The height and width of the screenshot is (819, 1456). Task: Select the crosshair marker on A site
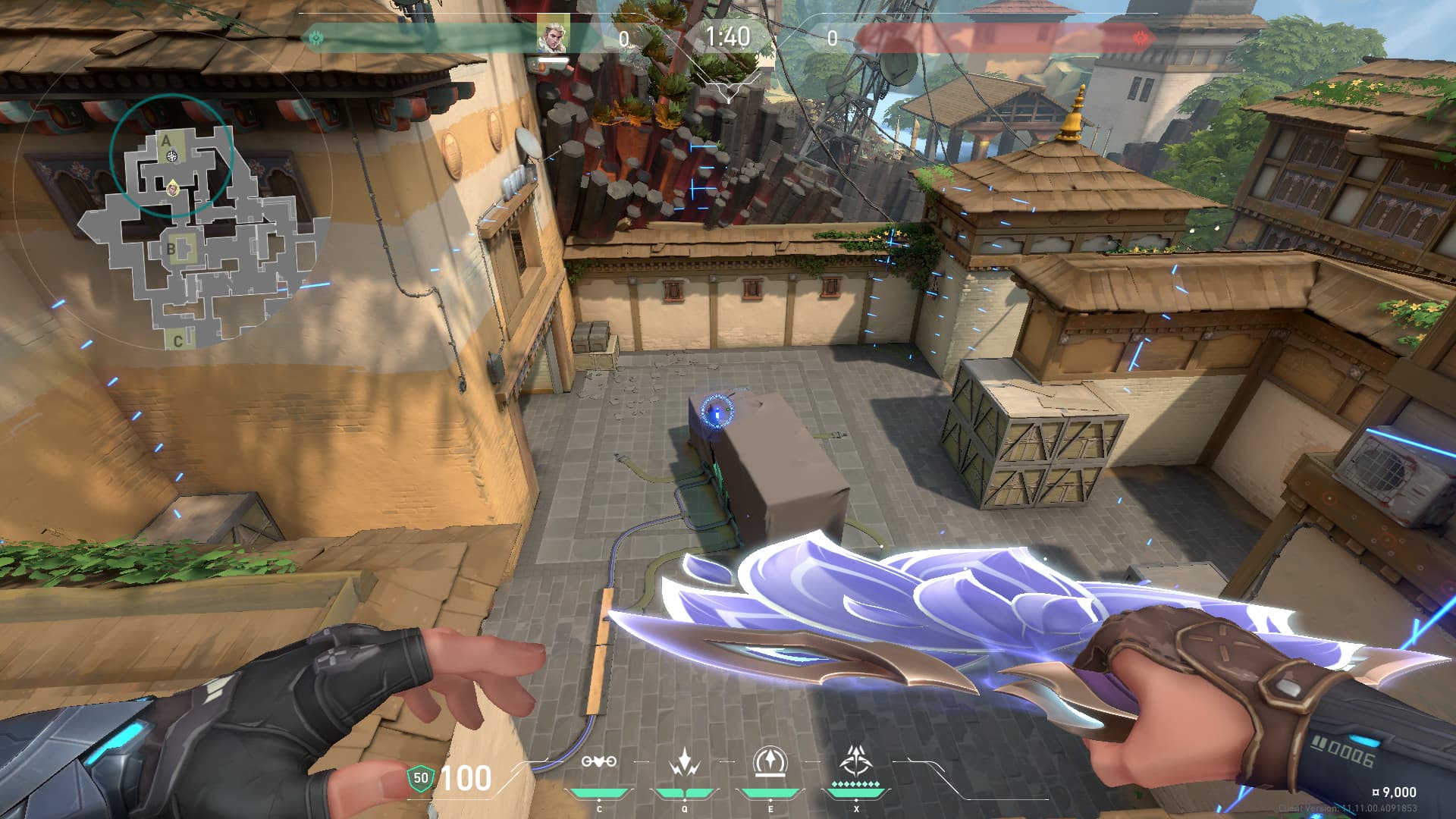click(172, 156)
